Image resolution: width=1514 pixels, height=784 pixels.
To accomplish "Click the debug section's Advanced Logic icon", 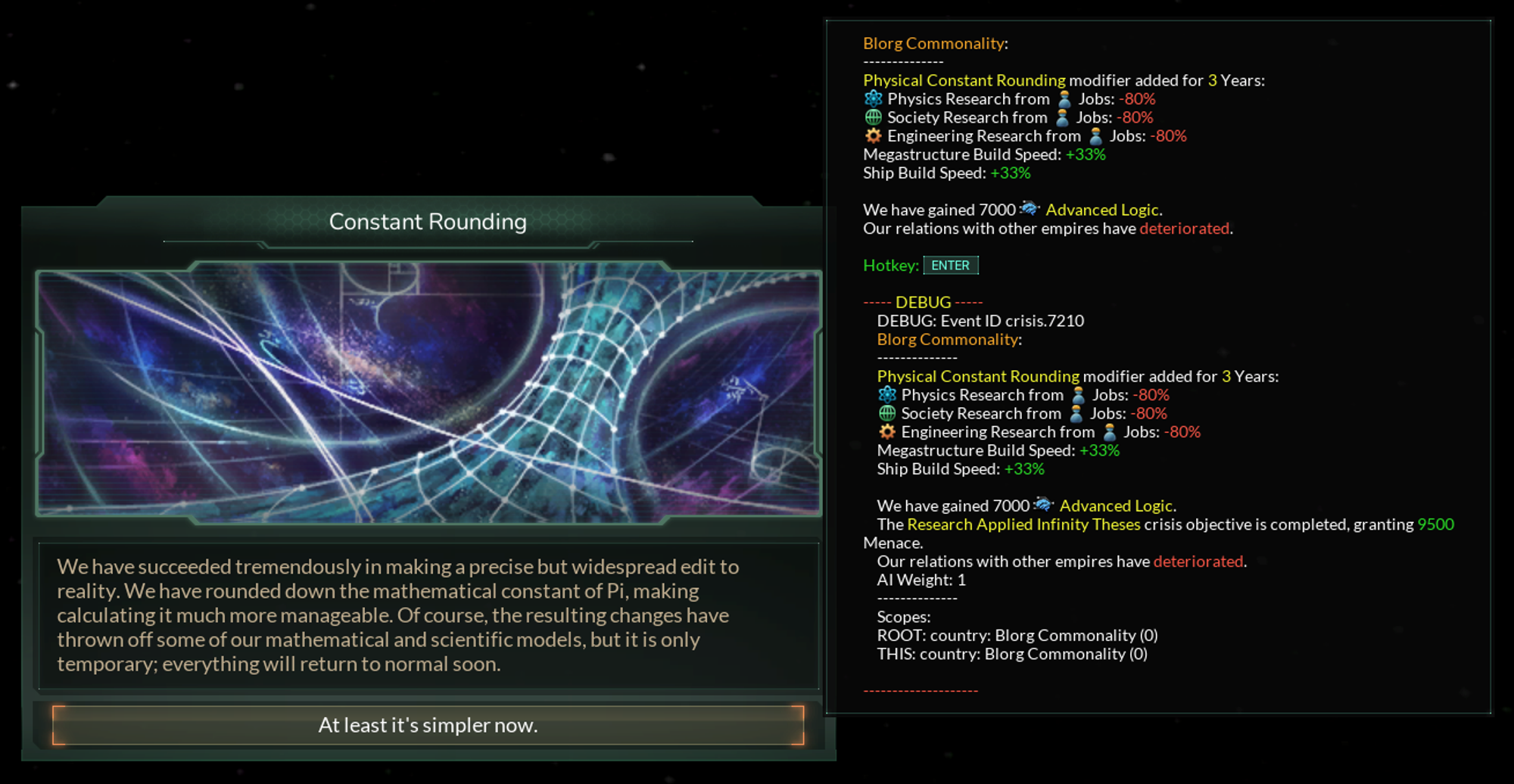I will click(x=1044, y=506).
